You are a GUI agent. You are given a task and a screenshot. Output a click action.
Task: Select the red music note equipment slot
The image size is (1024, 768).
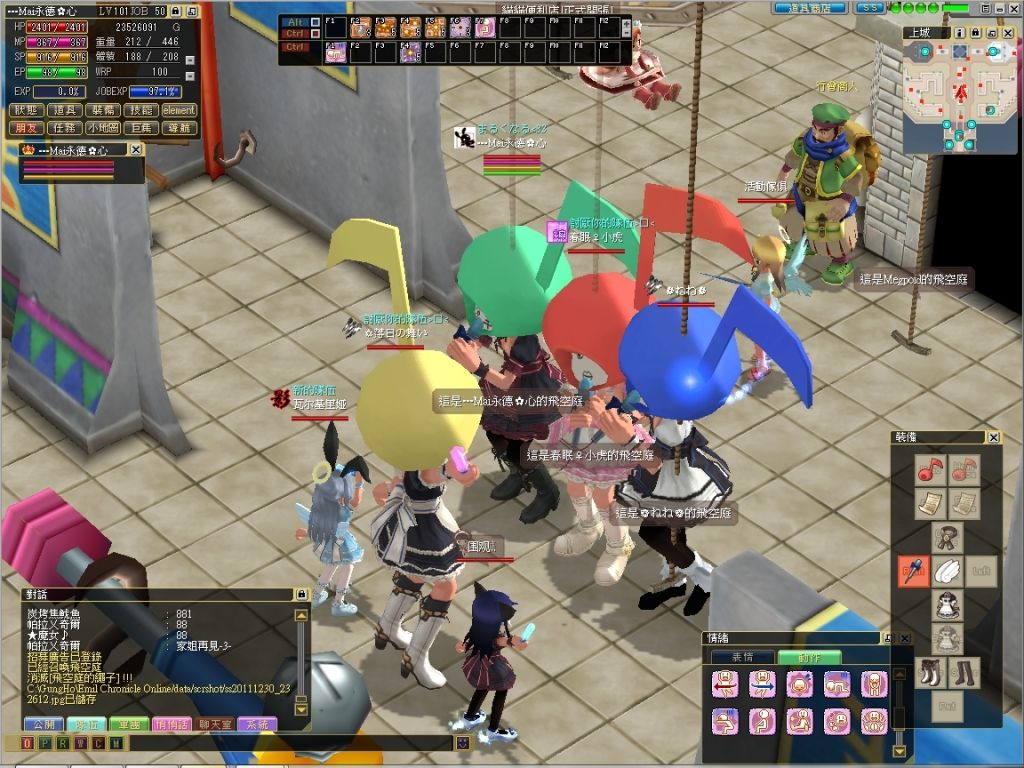point(932,469)
